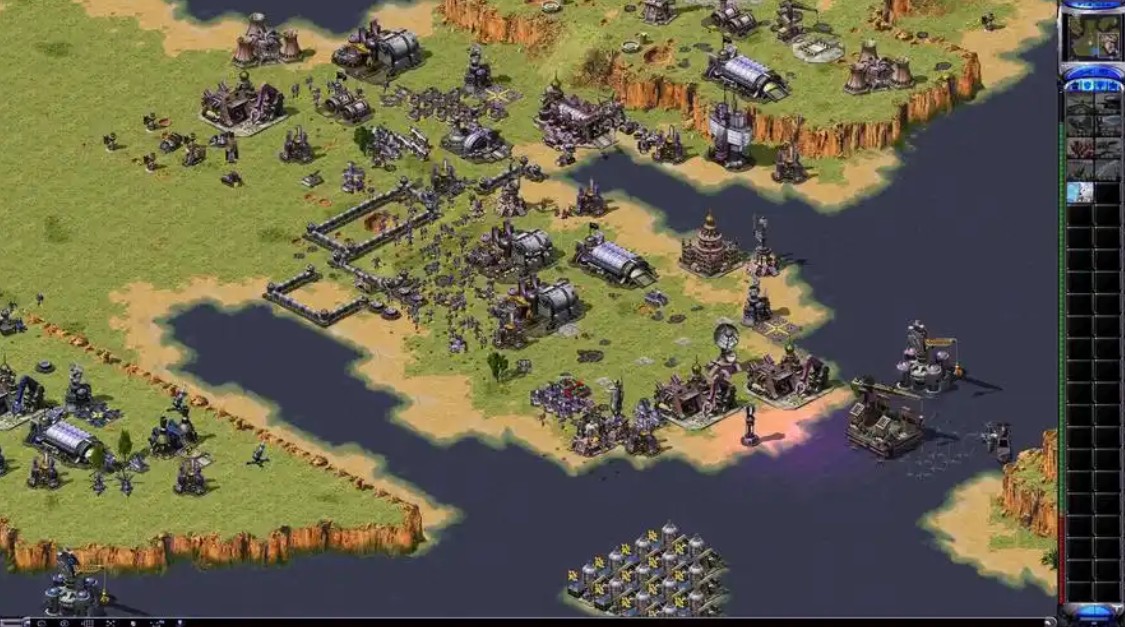Screen dimensions: 1125x627
Task: Select the bright blue highlighted build icon
Action: tap(1079, 192)
